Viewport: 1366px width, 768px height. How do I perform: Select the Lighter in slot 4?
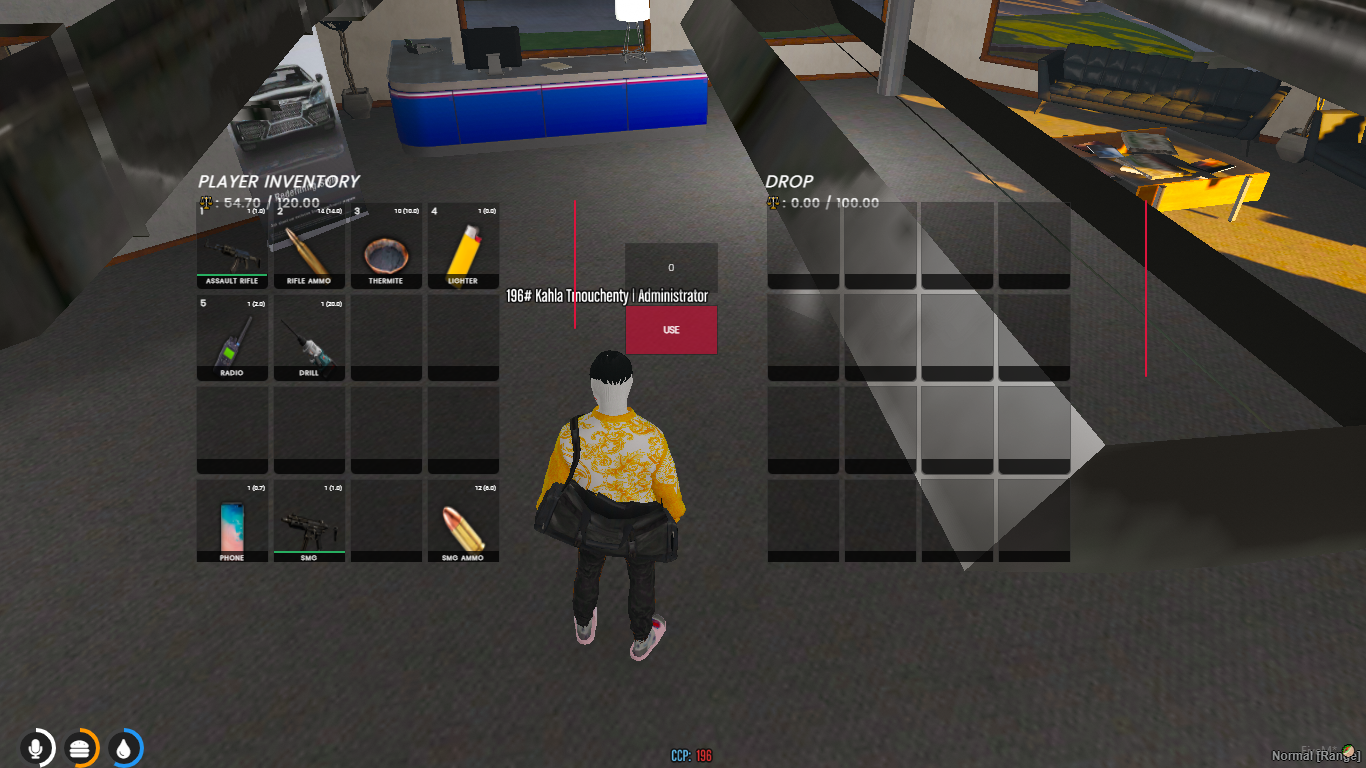coord(463,245)
